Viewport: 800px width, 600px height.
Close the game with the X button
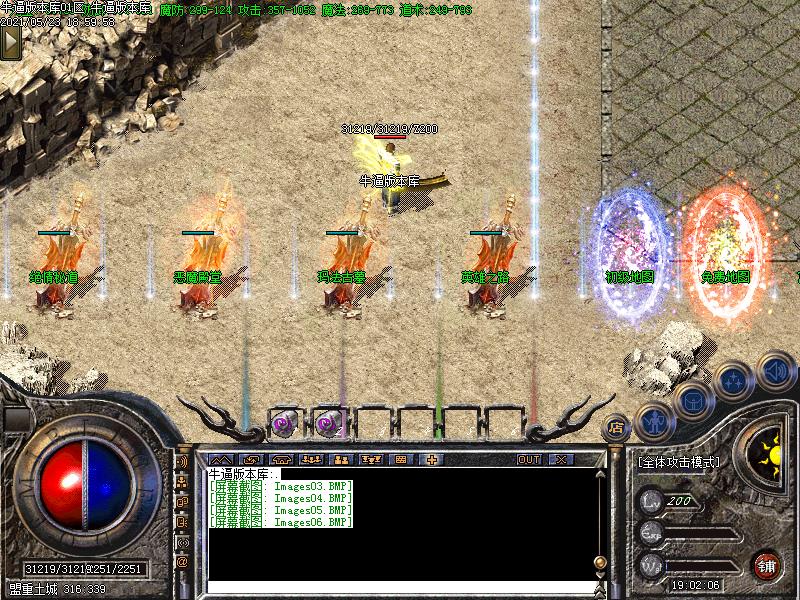tap(560, 459)
